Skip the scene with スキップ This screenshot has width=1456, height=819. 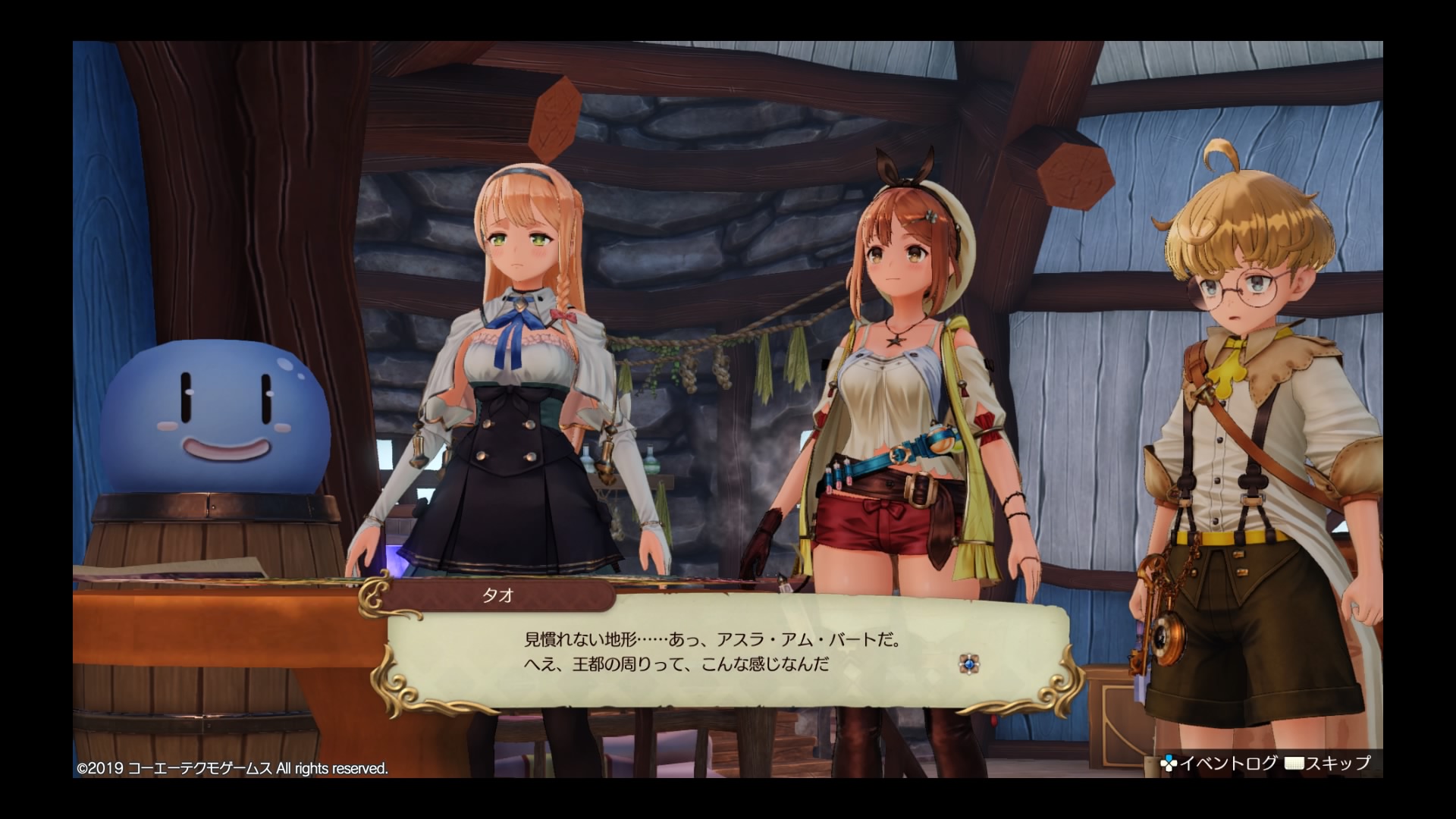pyautogui.click(x=1329, y=764)
